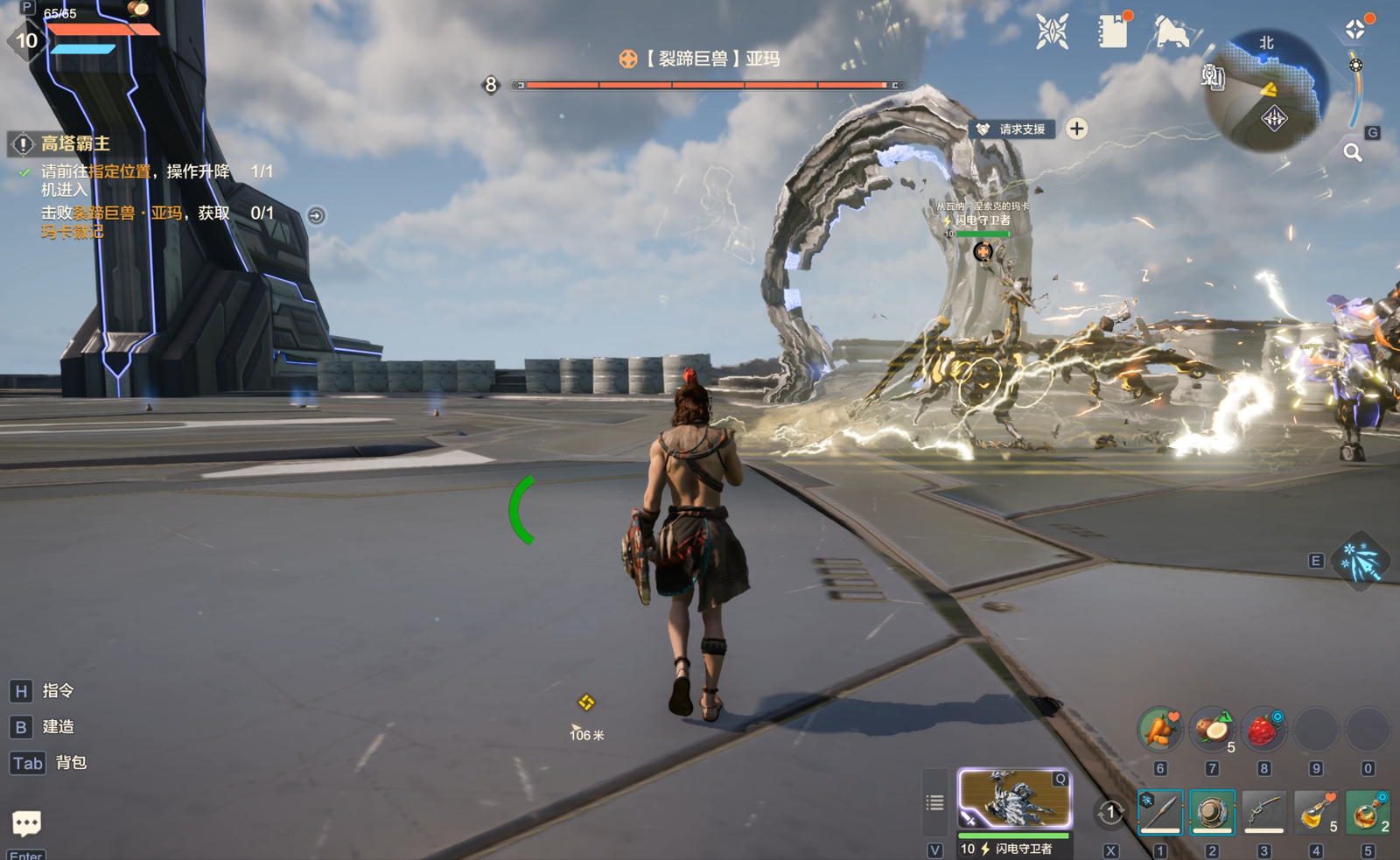Open the crosshair icon with orange dot
Viewport: 1400px width, 860px height.
point(1355,29)
